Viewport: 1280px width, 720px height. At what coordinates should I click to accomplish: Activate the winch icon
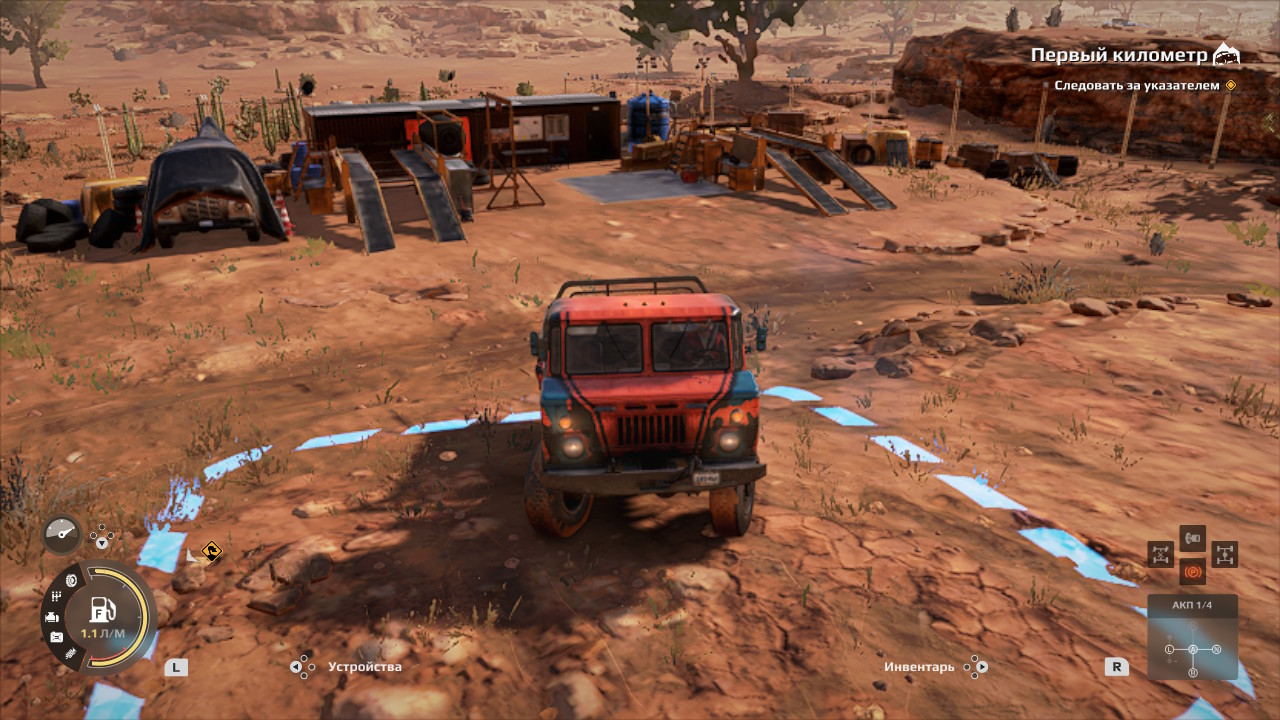tap(1192, 538)
